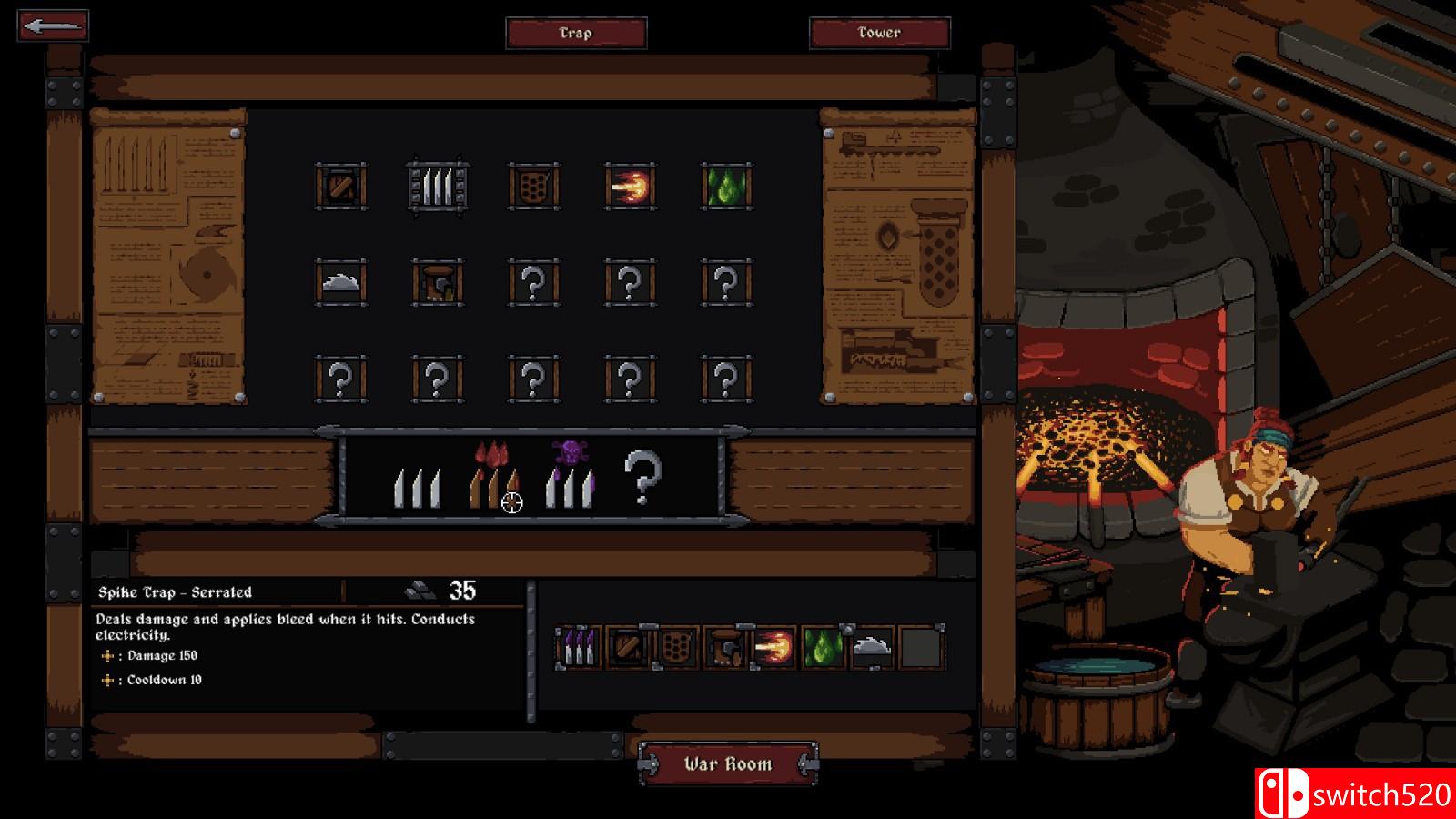Switch to the Tower tab

click(x=879, y=33)
